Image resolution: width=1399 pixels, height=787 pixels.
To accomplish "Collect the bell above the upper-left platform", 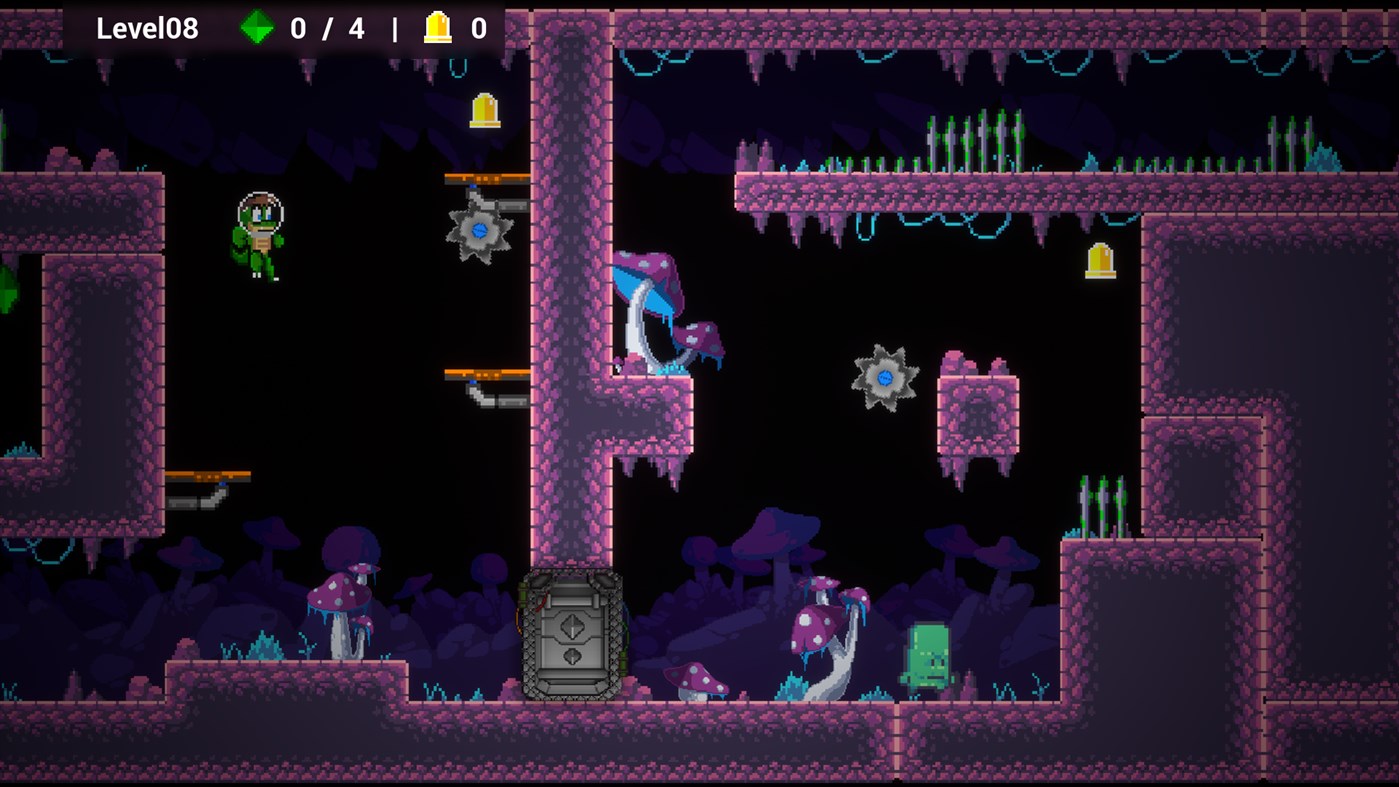I will point(483,112).
